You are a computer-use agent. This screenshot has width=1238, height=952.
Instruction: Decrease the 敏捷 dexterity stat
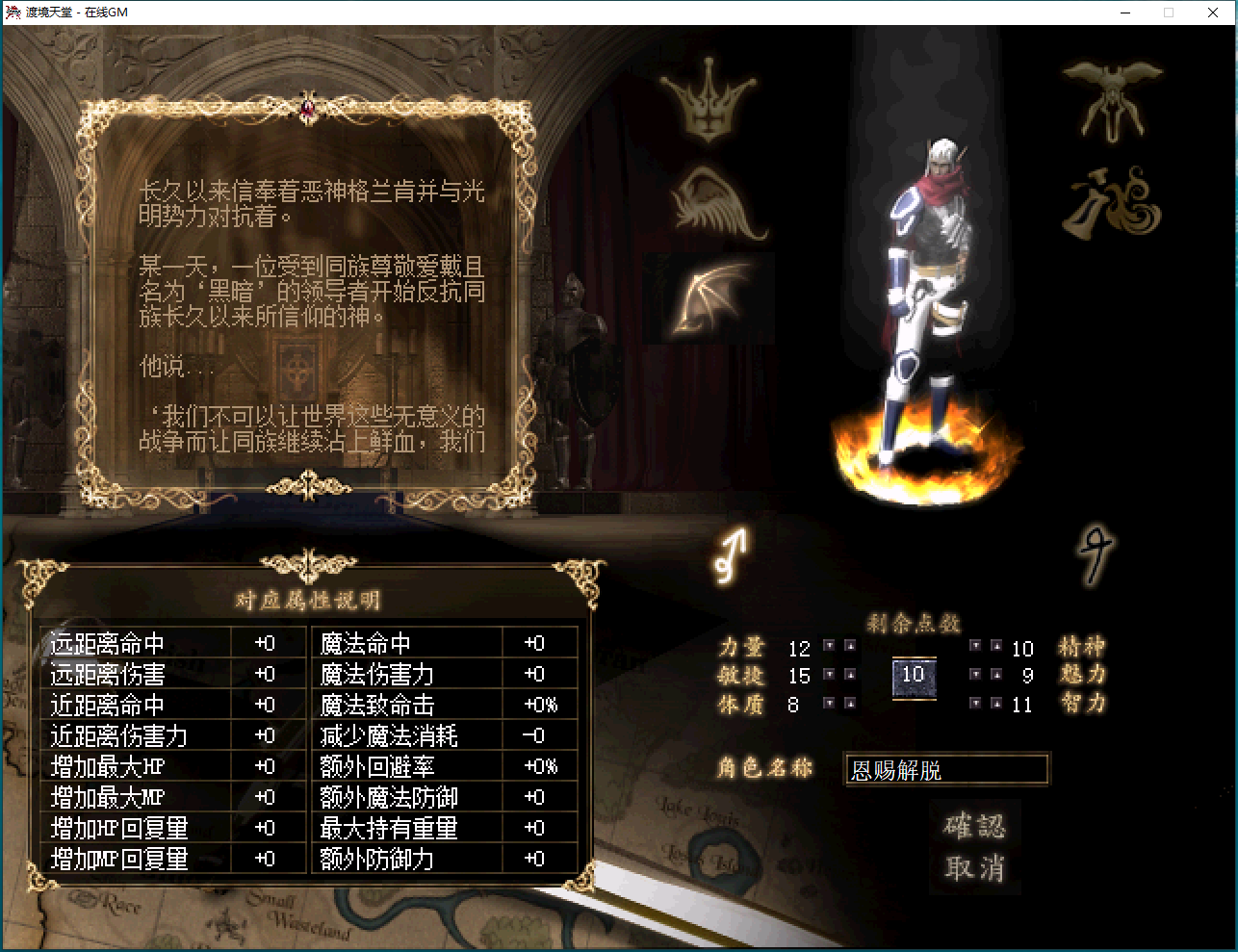pos(828,675)
